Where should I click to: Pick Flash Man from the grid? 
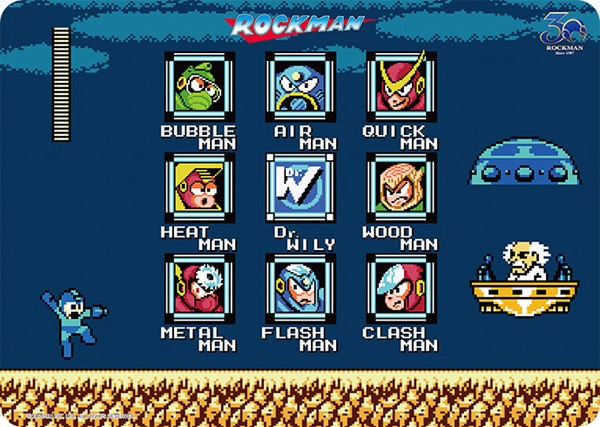(x=298, y=288)
